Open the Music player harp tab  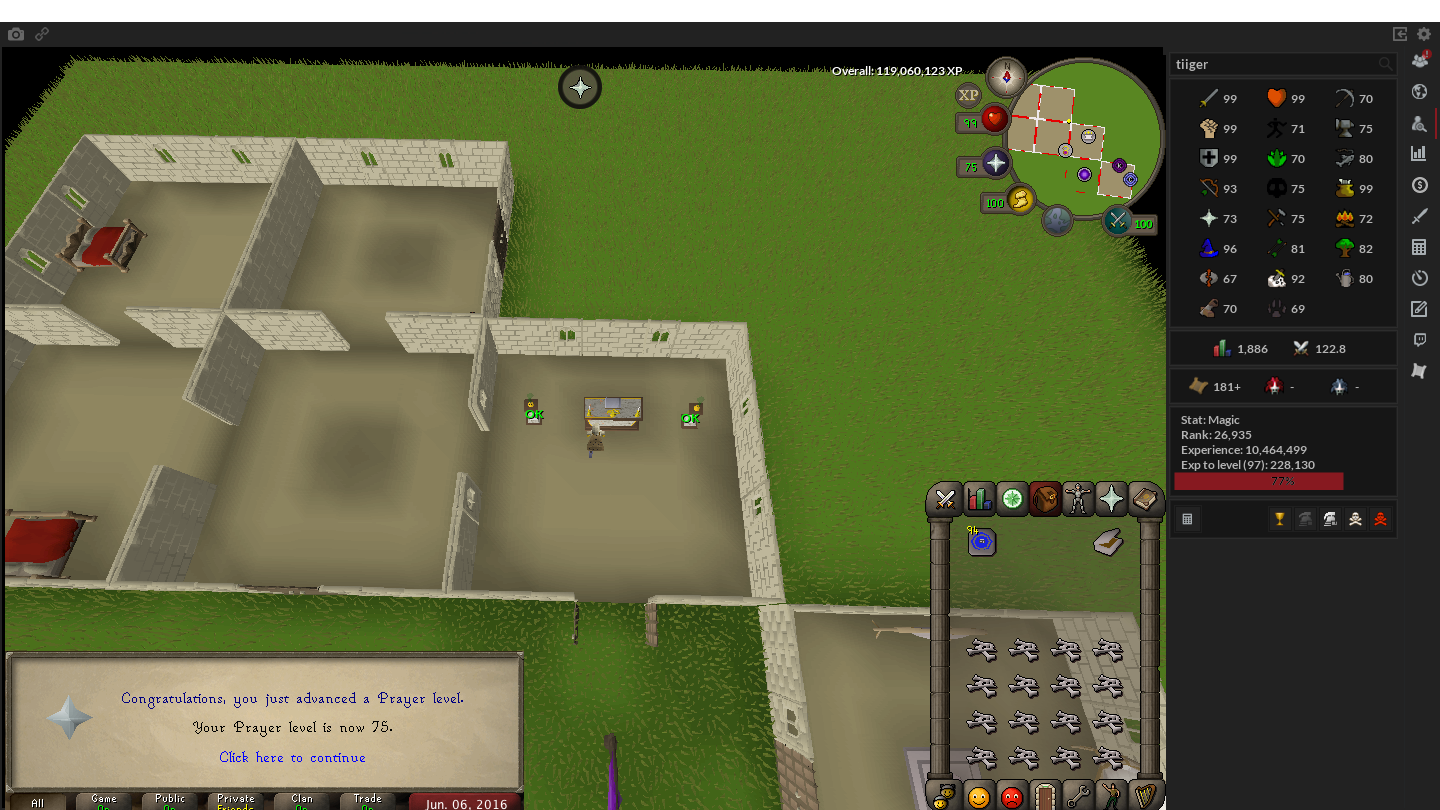[1145, 797]
